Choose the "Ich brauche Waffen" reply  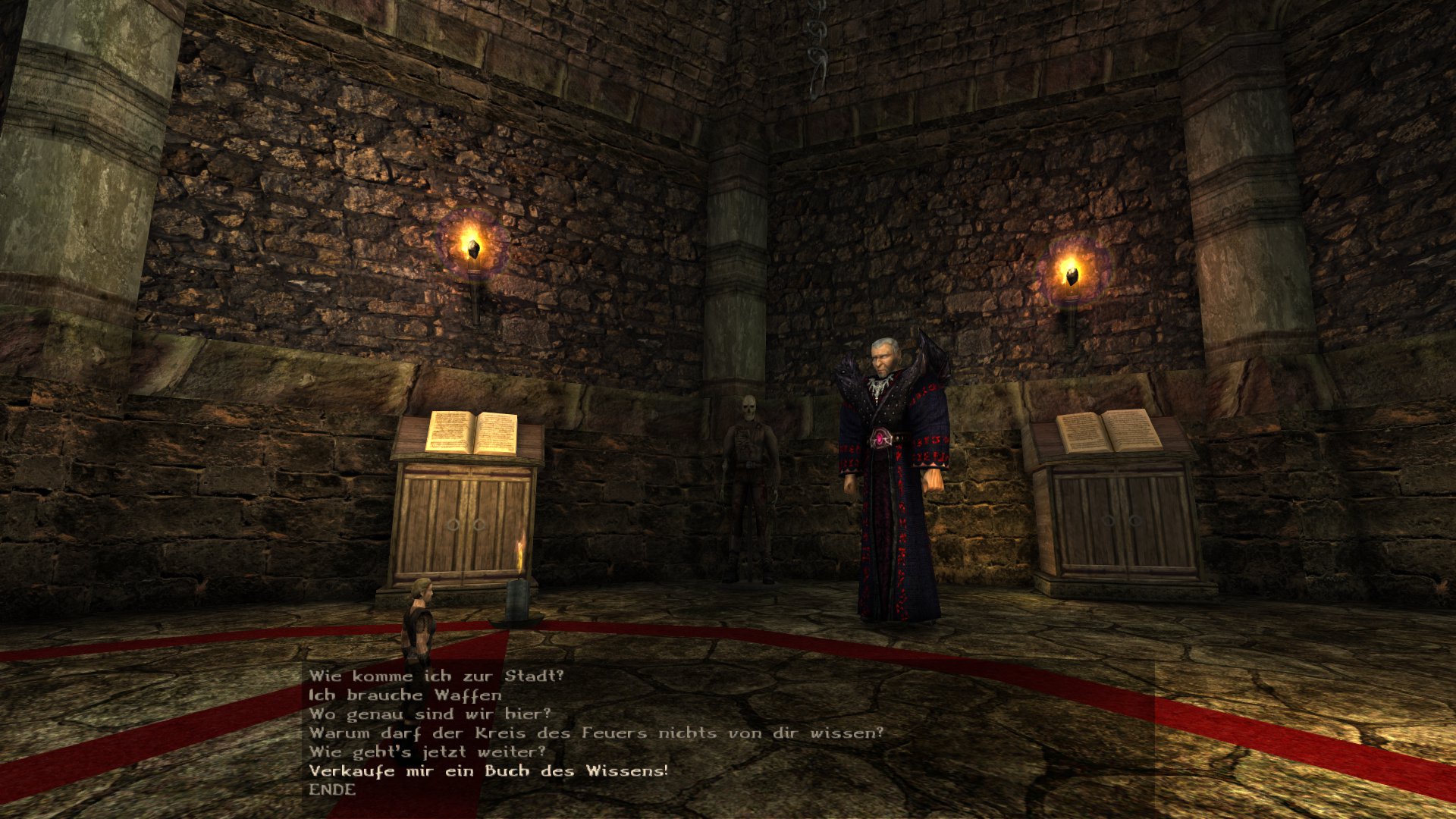[405, 695]
